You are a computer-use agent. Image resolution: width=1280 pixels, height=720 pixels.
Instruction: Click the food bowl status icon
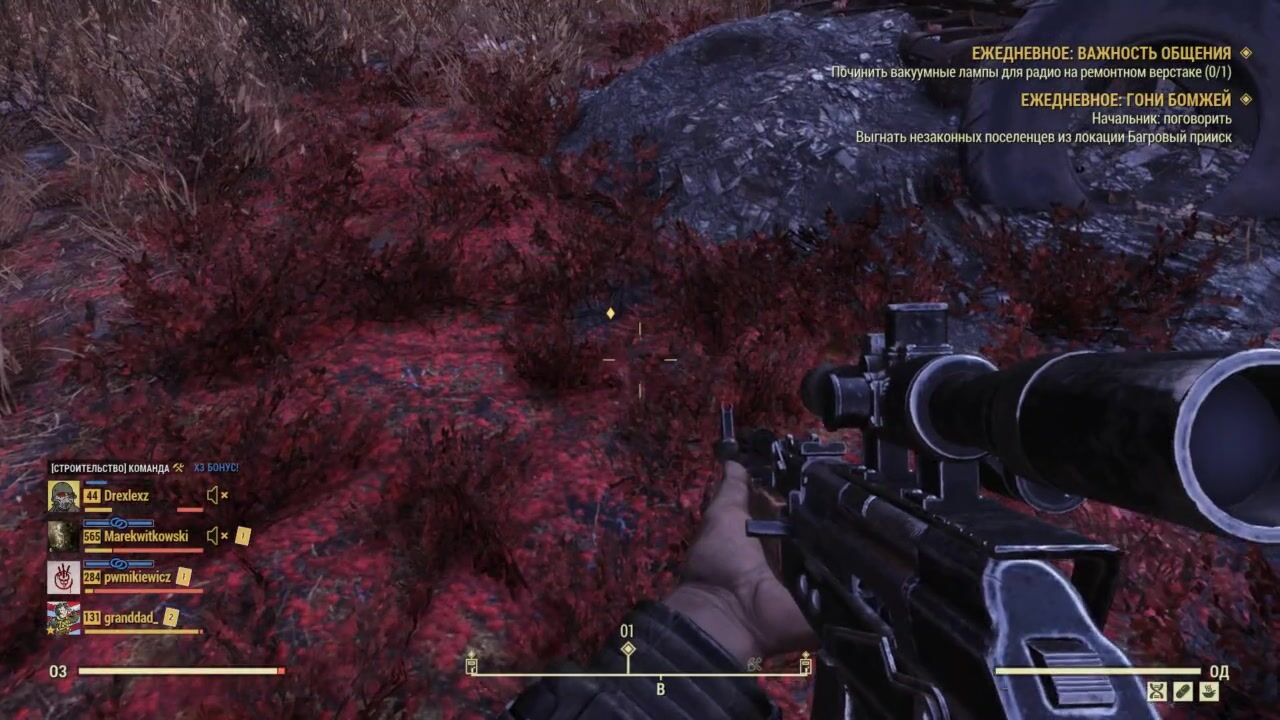coord(1209,690)
